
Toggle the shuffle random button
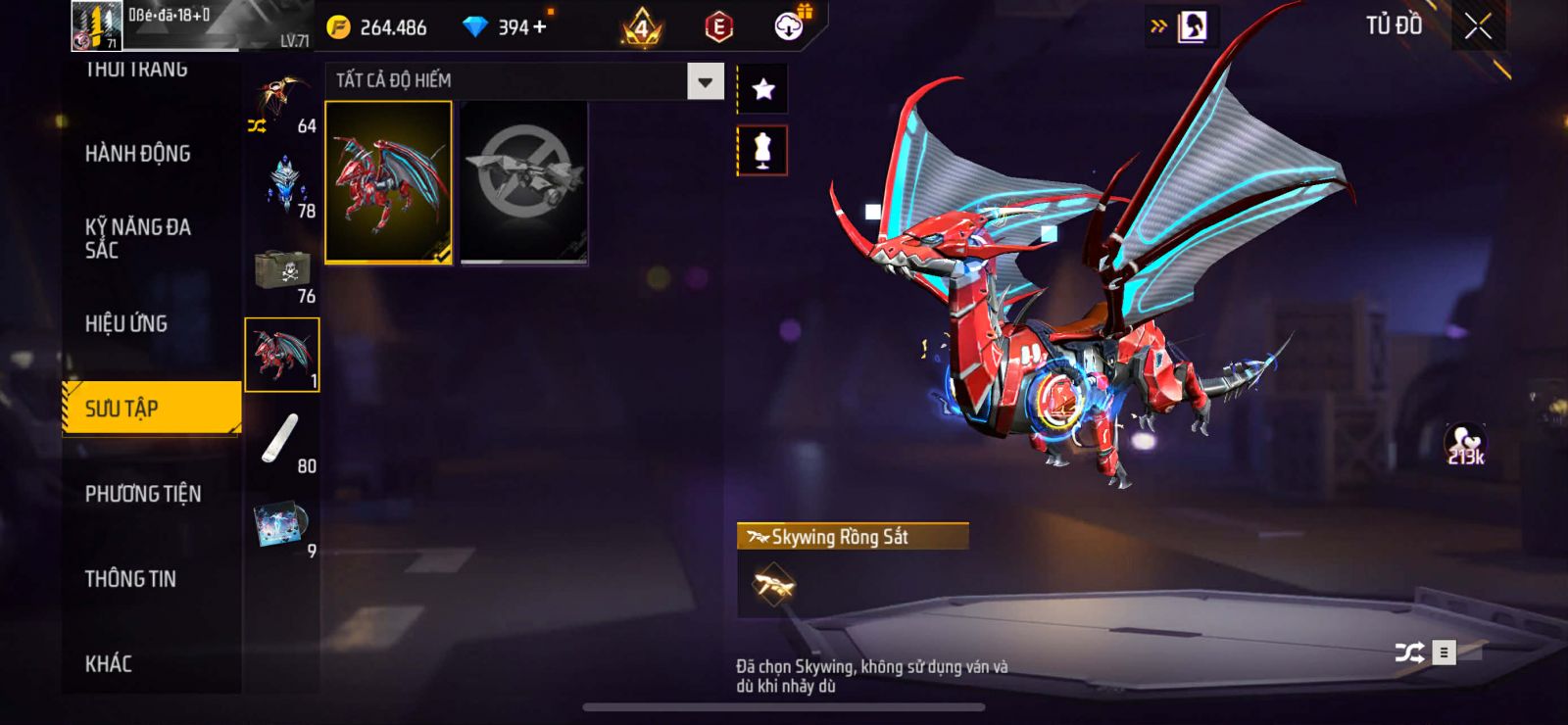(1409, 652)
